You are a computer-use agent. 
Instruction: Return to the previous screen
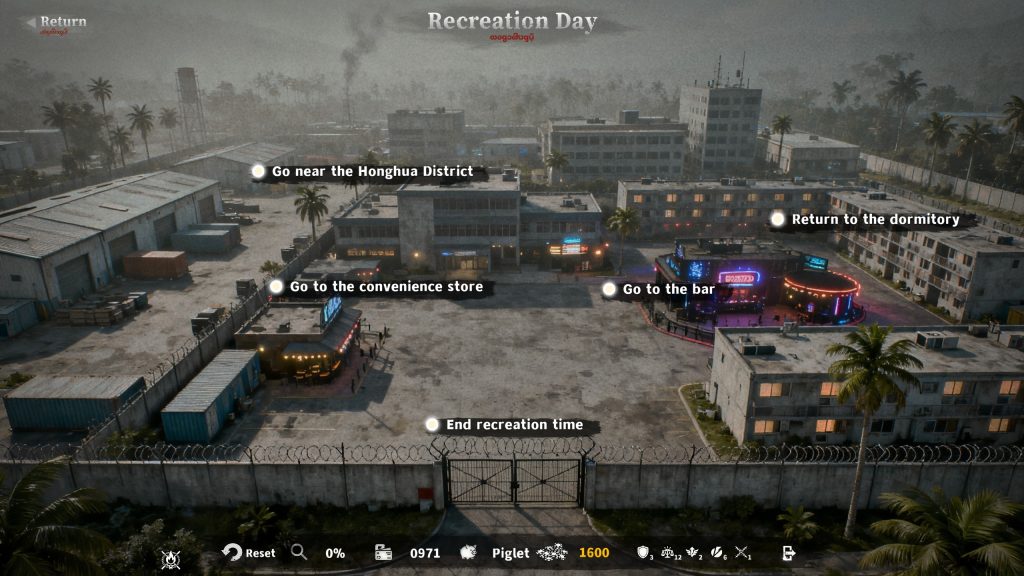56,23
